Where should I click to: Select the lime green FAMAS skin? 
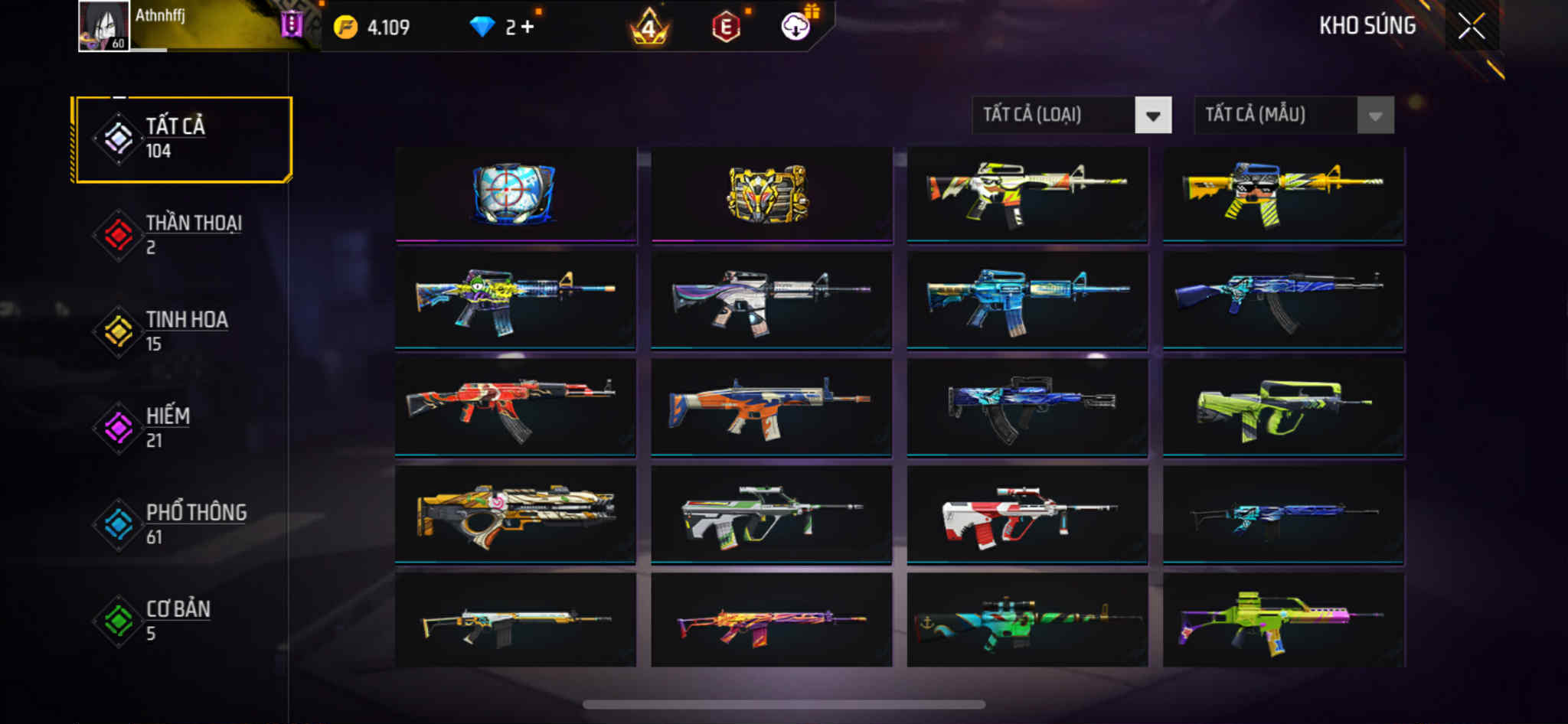1283,407
